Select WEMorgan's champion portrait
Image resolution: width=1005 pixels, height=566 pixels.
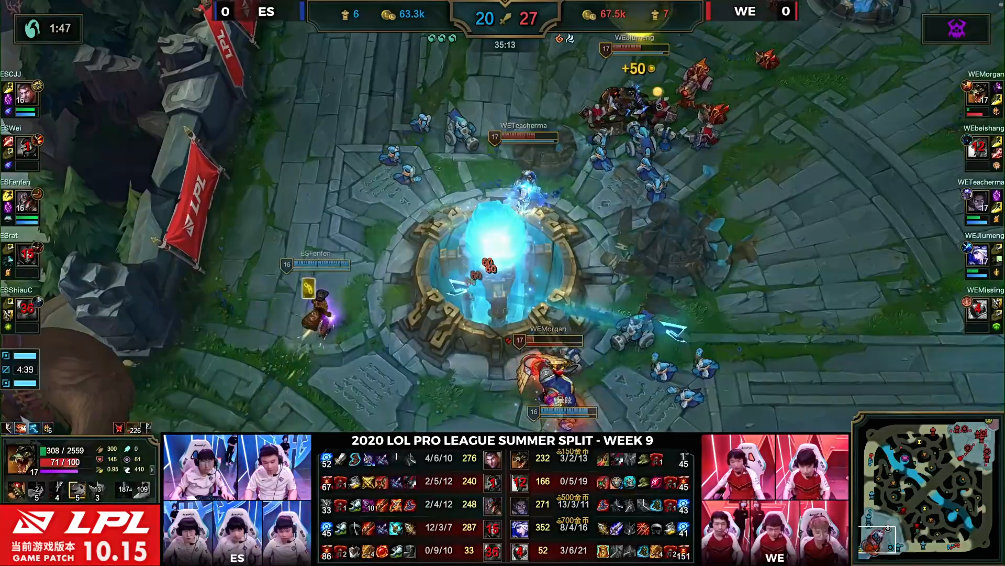980,95
